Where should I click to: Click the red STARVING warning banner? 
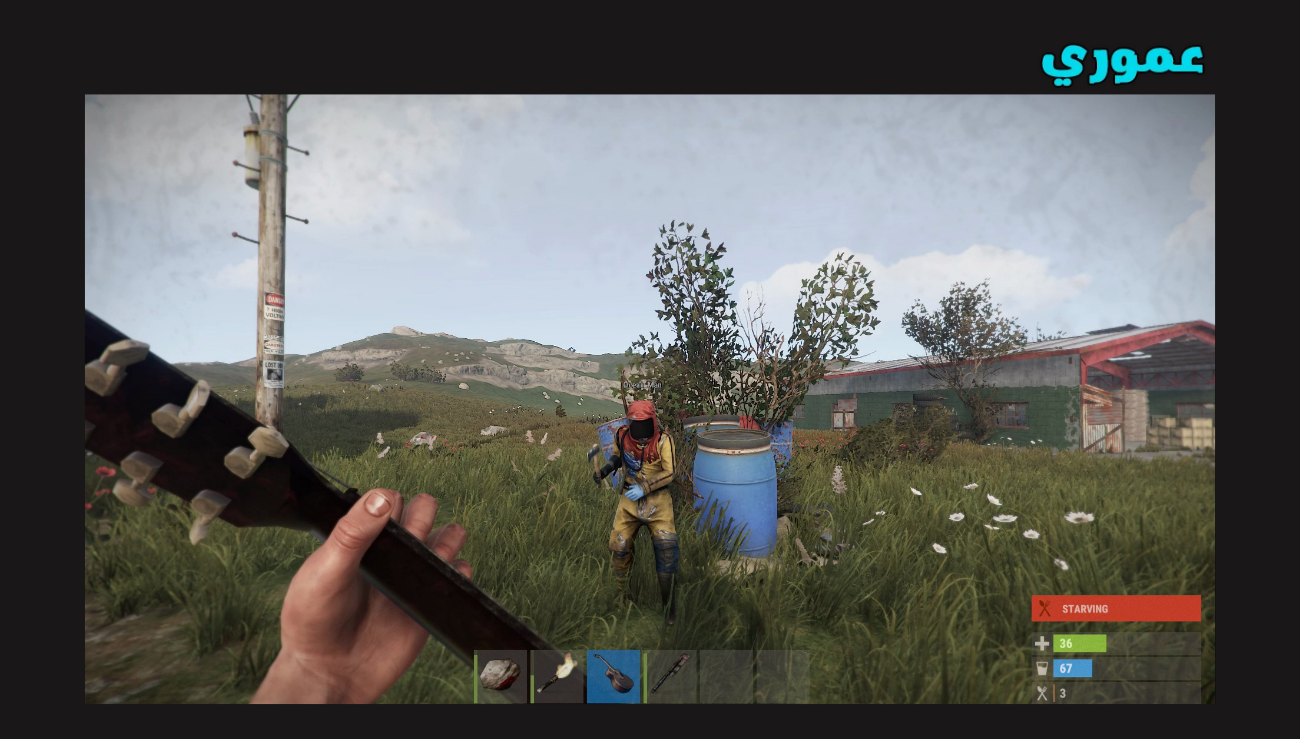[1116, 608]
